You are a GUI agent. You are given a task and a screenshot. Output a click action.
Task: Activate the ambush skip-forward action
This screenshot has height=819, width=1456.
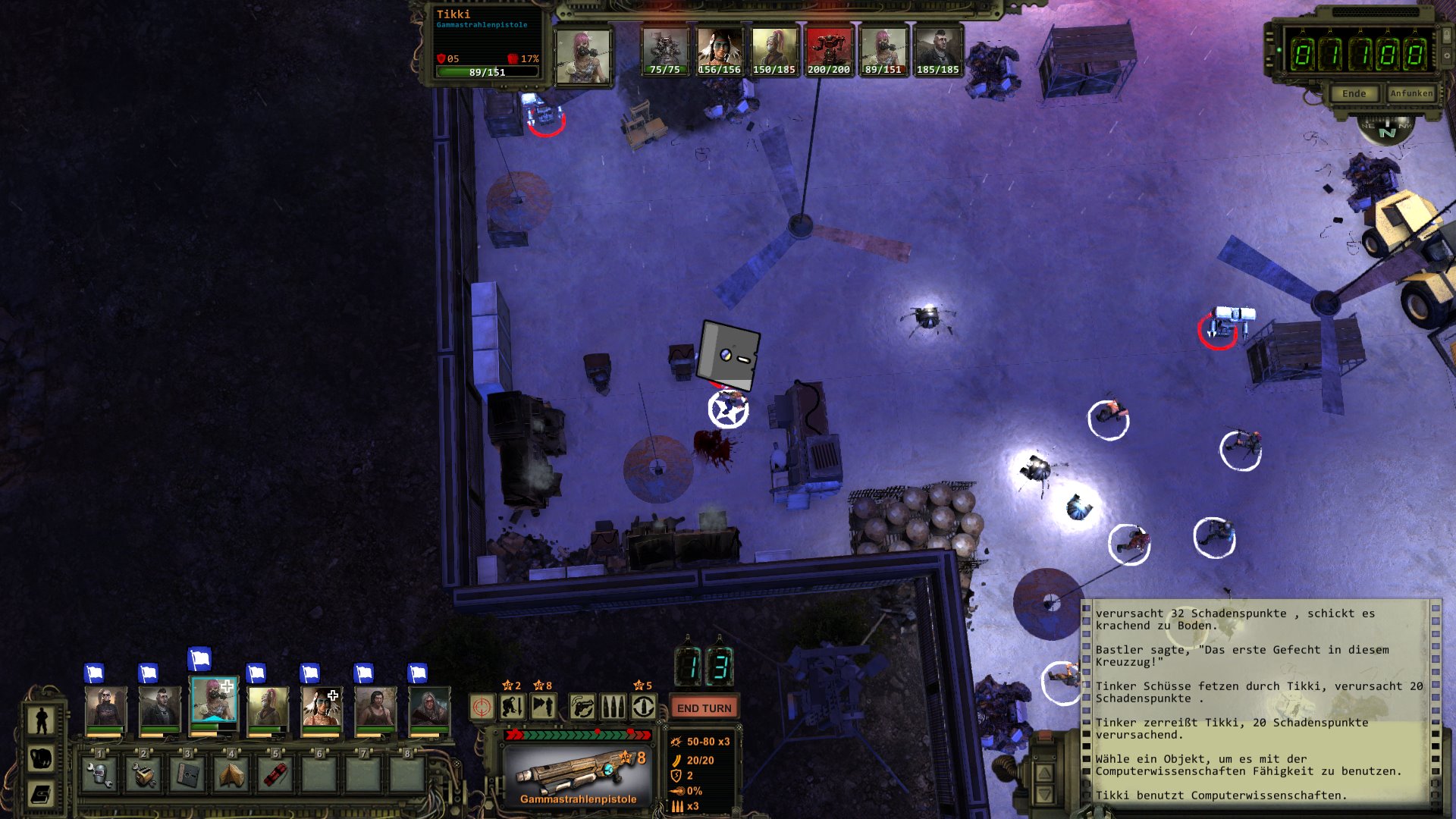pyautogui.click(x=543, y=708)
